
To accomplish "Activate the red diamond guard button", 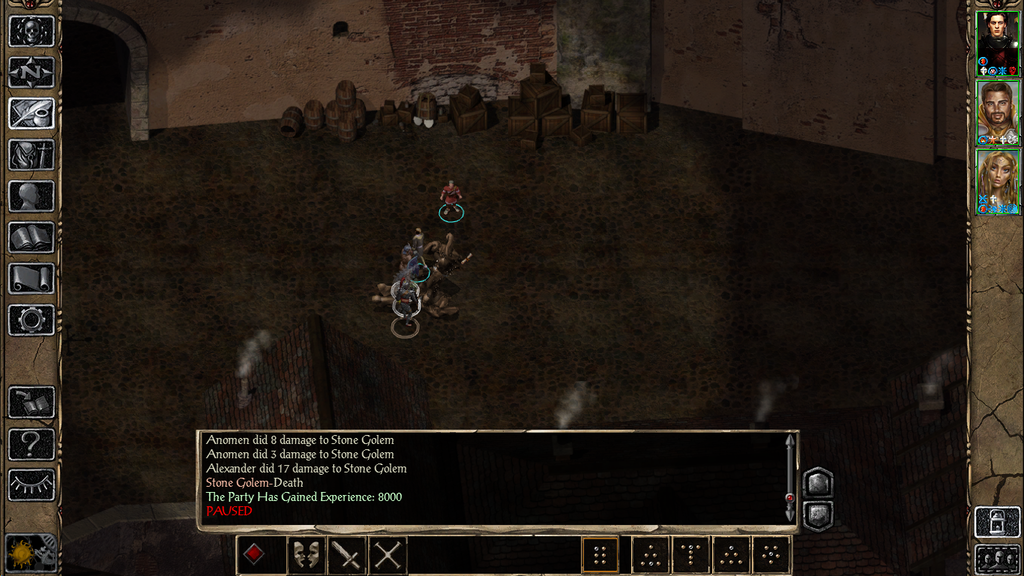I will coord(256,555).
